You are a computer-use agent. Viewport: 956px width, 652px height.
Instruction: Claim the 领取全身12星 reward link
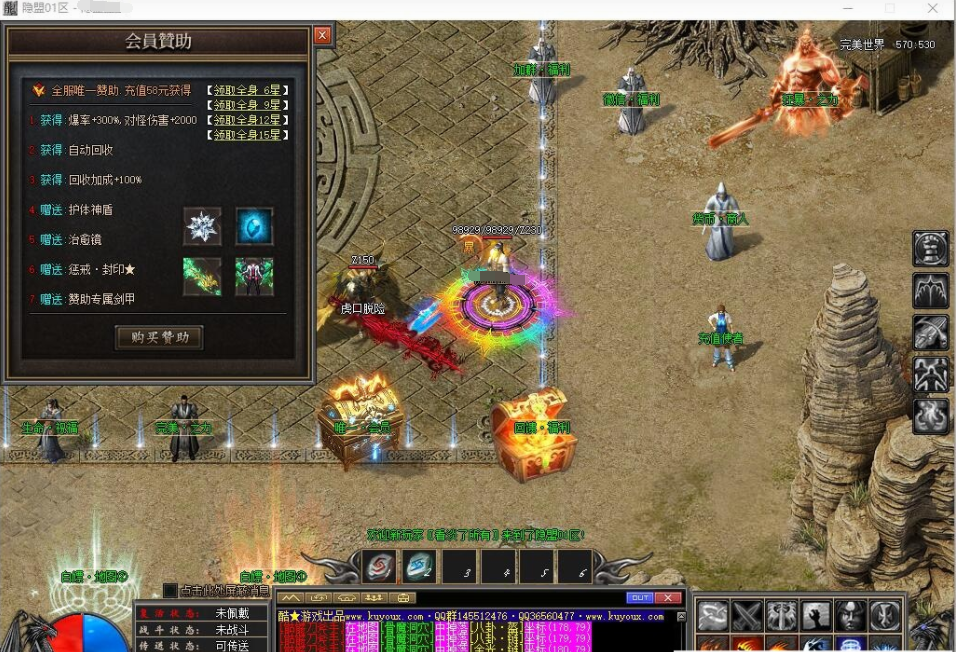pos(249,120)
